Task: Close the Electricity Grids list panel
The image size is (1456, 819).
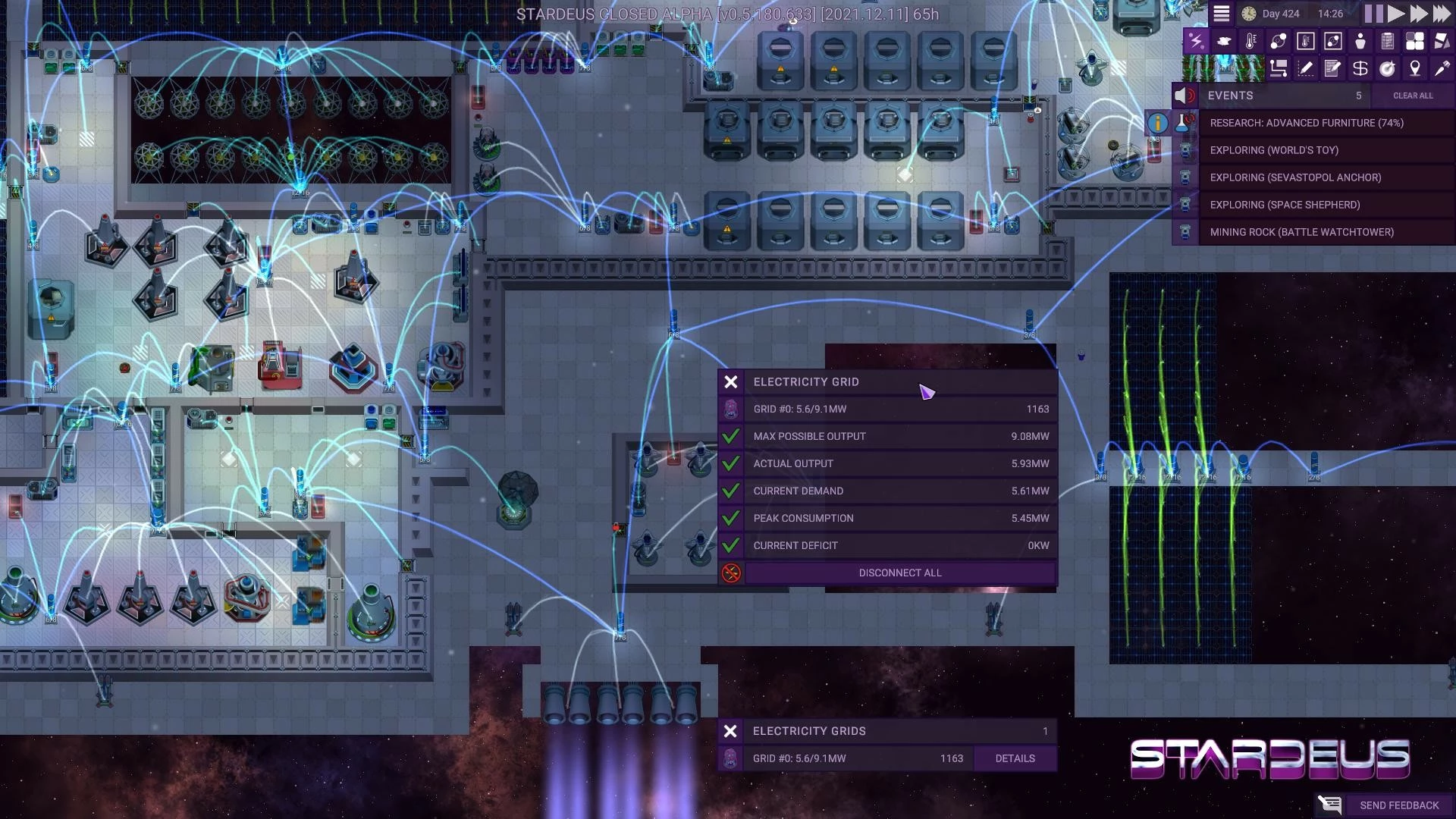Action: pyautogui.click(x=730, y=731)
